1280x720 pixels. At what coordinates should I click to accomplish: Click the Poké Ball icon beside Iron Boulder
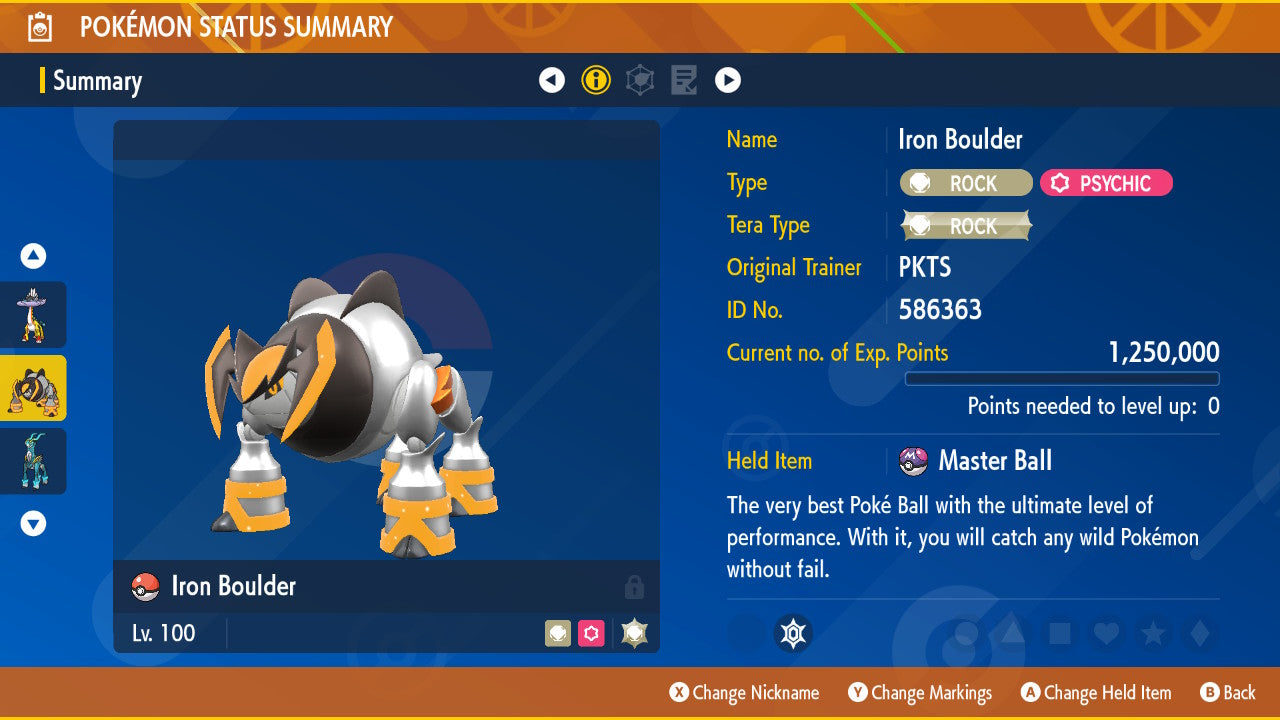[144, 587]
